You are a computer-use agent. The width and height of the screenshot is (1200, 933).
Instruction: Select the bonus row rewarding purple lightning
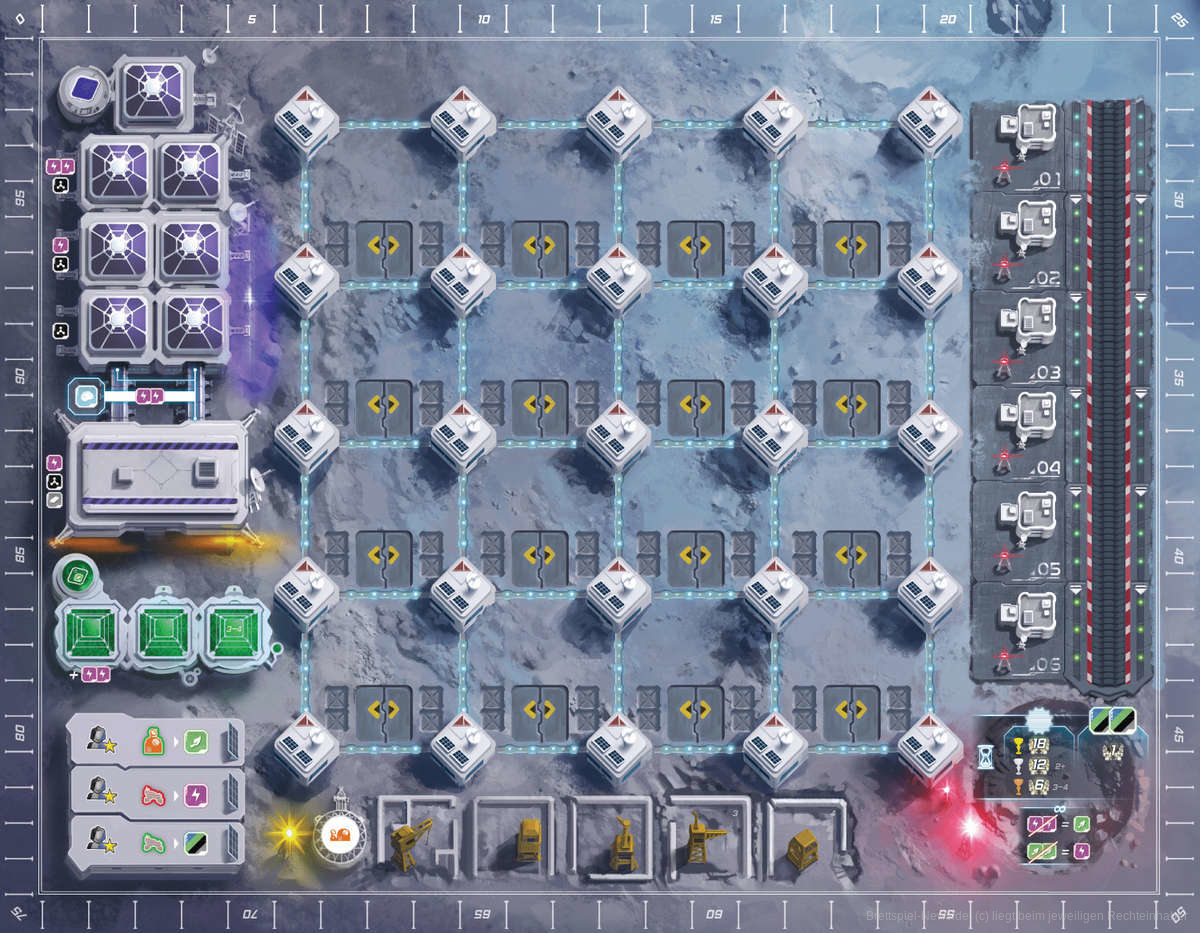pos(156,791)
